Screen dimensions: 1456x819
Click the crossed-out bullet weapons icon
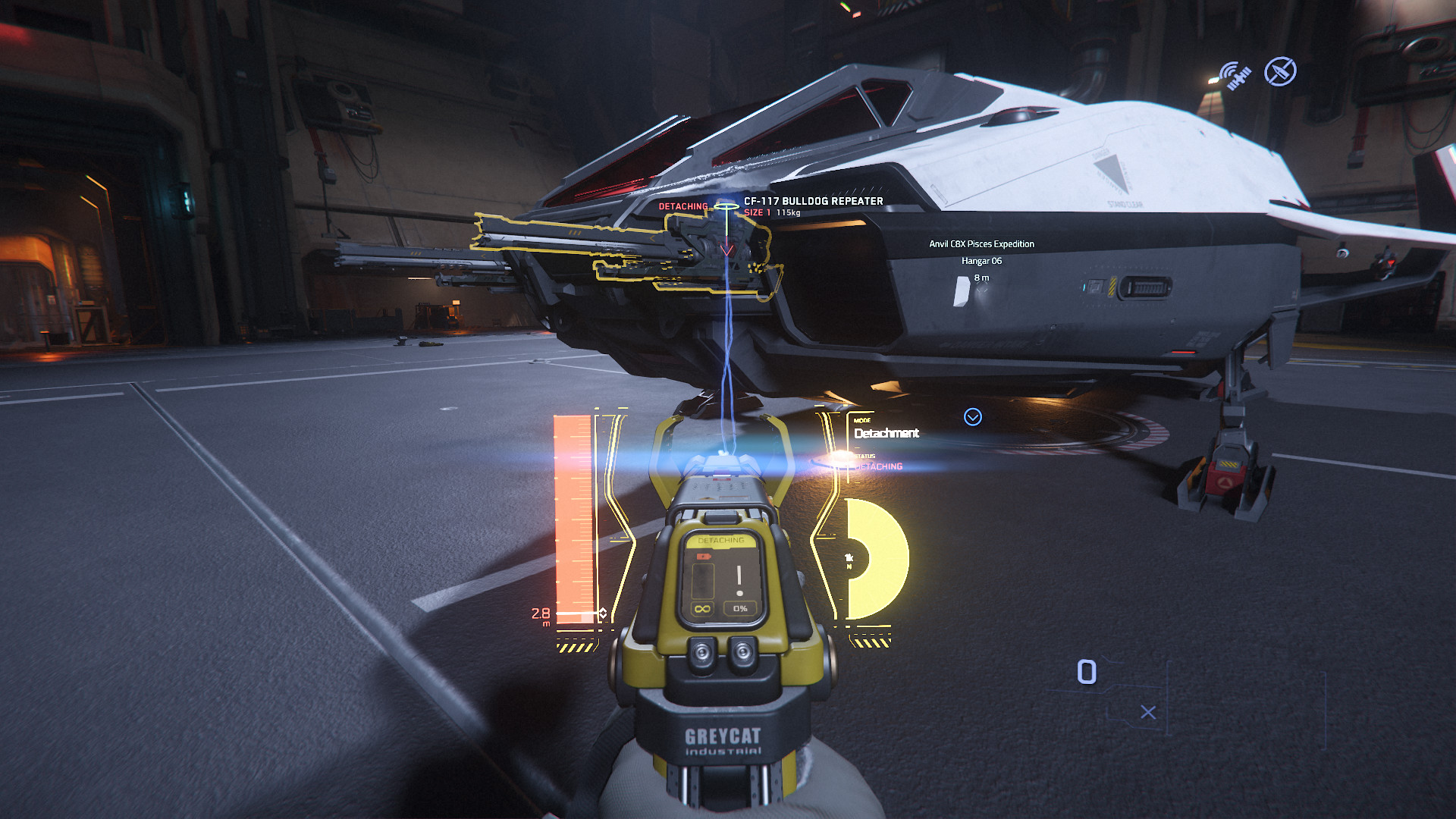[x=1280, y=72]
